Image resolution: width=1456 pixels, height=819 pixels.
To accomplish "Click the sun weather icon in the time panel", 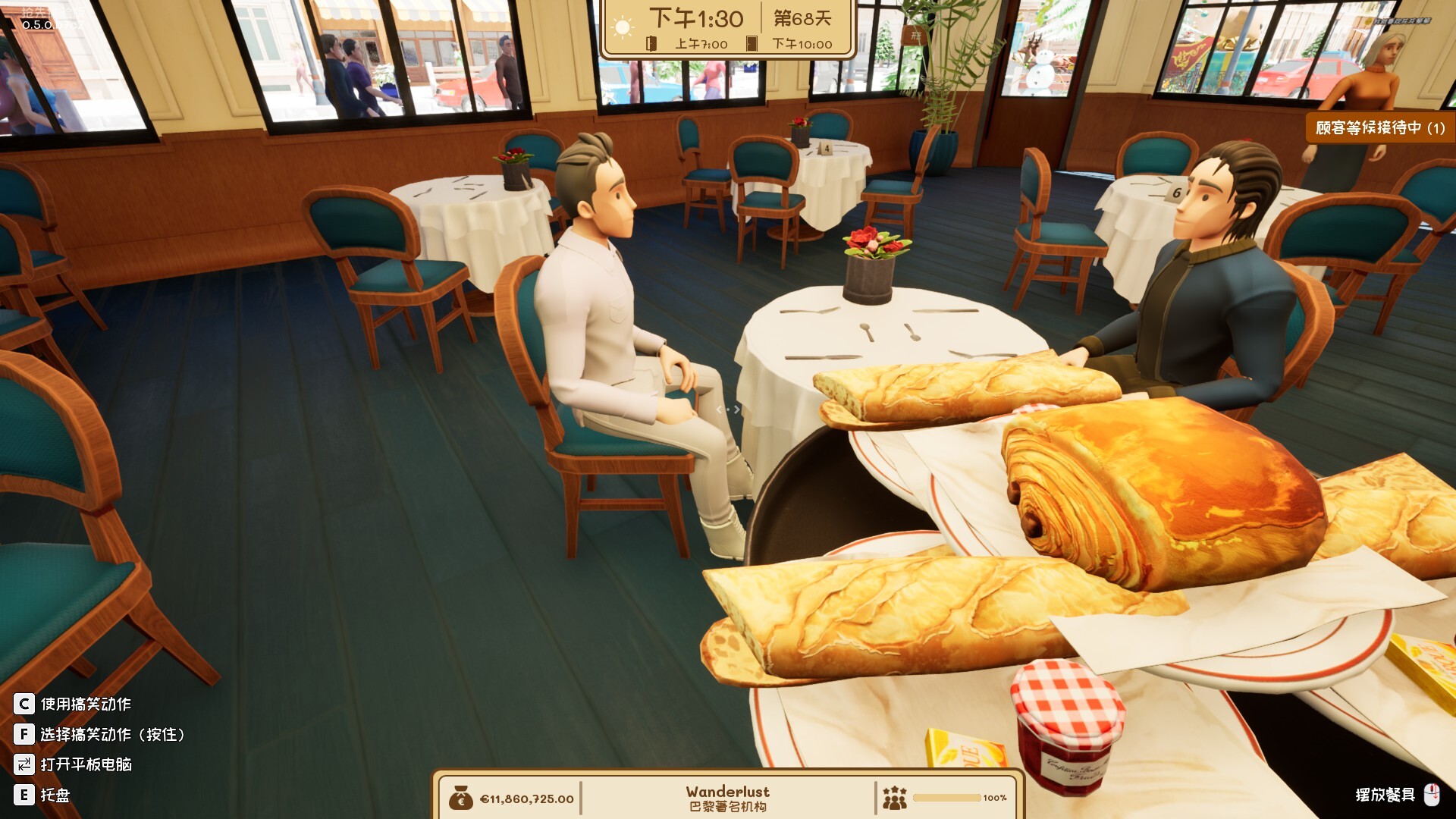I will (x=624, y=24).
